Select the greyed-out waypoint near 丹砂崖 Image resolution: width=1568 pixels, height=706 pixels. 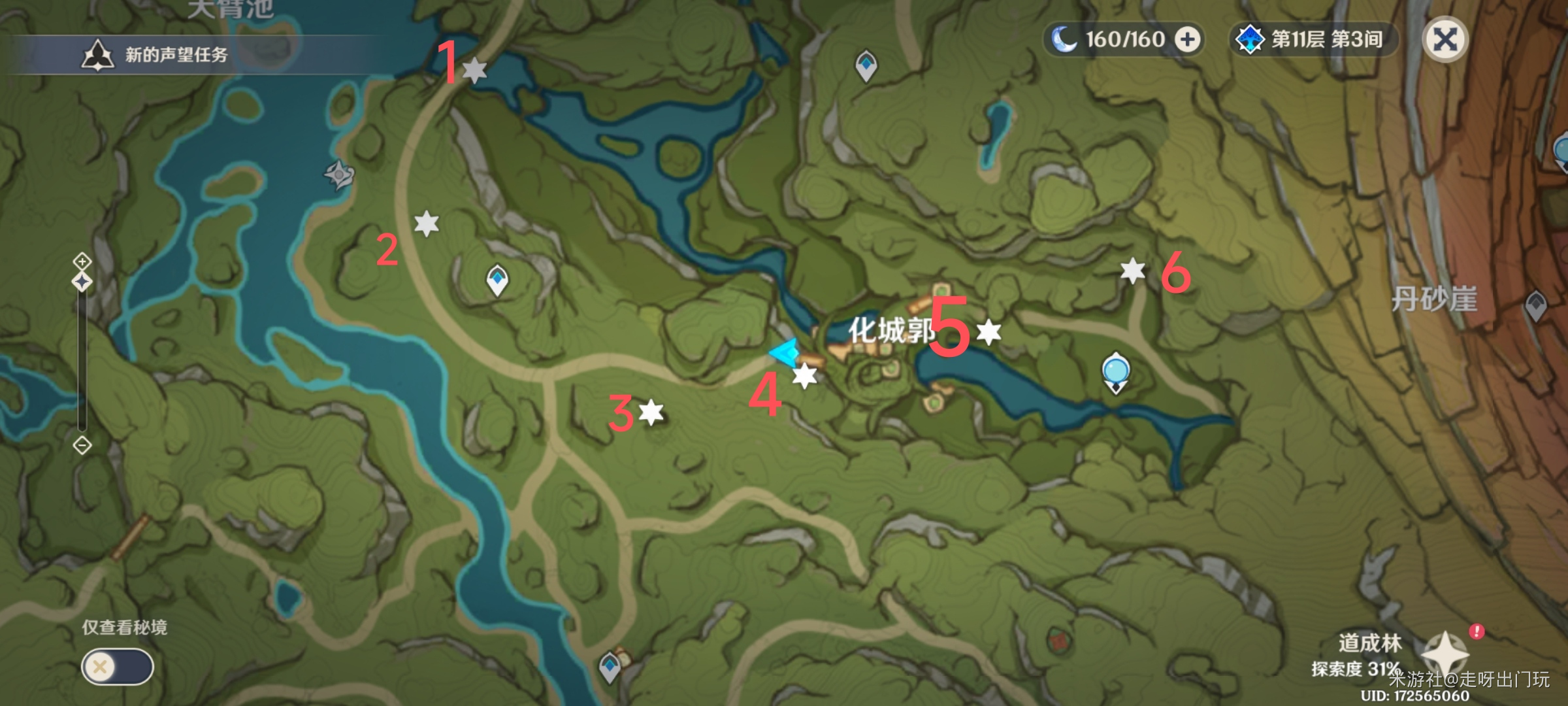click(1535, 305)
